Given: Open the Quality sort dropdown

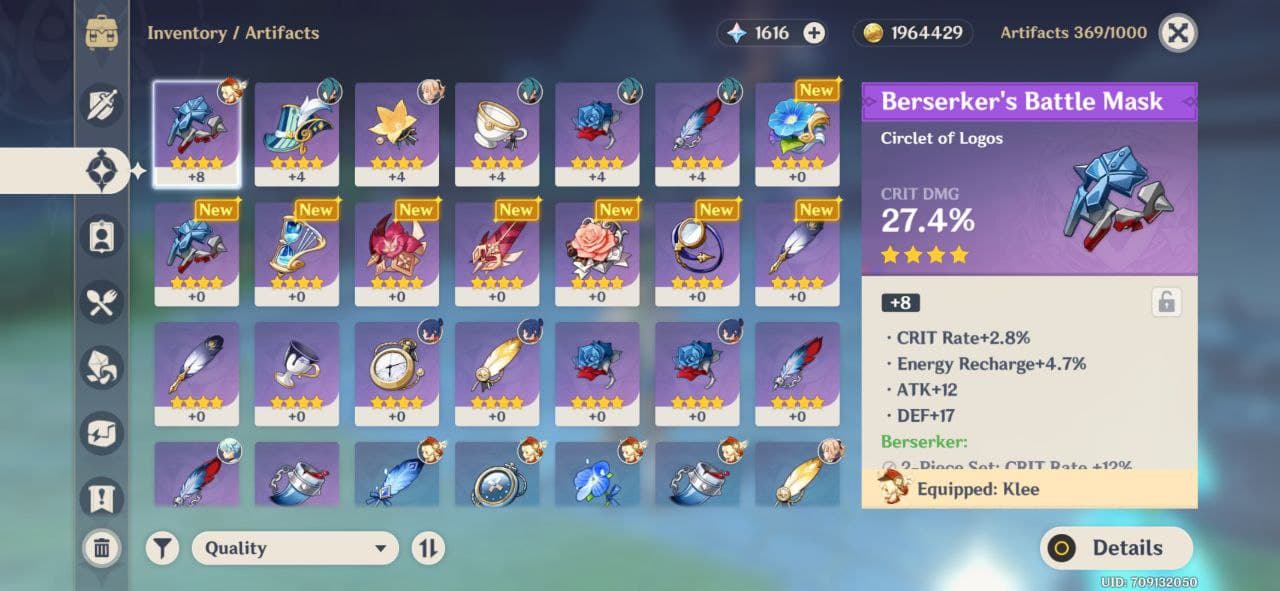Looking at the screenshot, I should pos(295,548).
